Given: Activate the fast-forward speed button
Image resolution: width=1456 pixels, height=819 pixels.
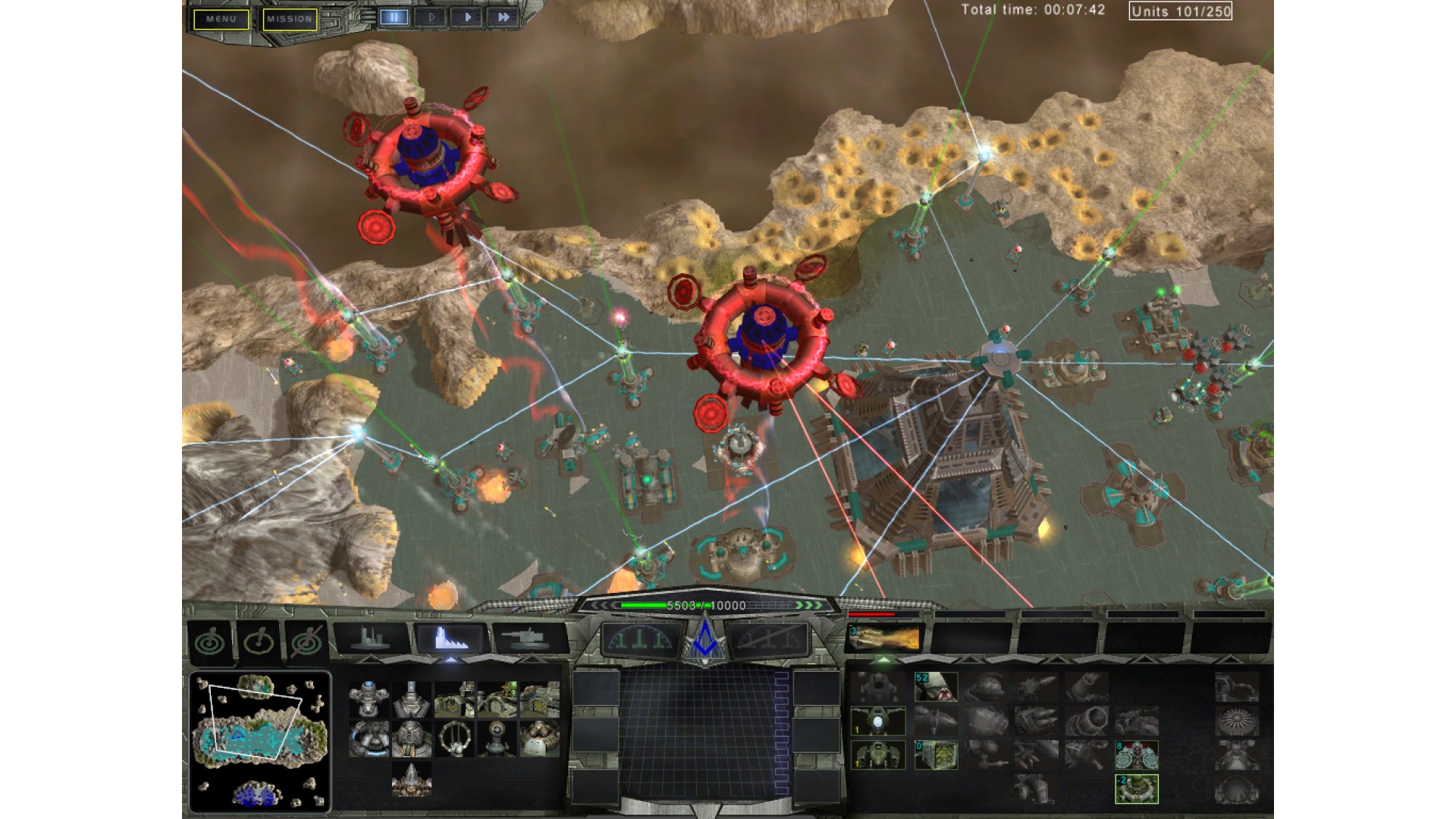Looking at the screenshot, I should pyautogui.click(x=503, y=17).
